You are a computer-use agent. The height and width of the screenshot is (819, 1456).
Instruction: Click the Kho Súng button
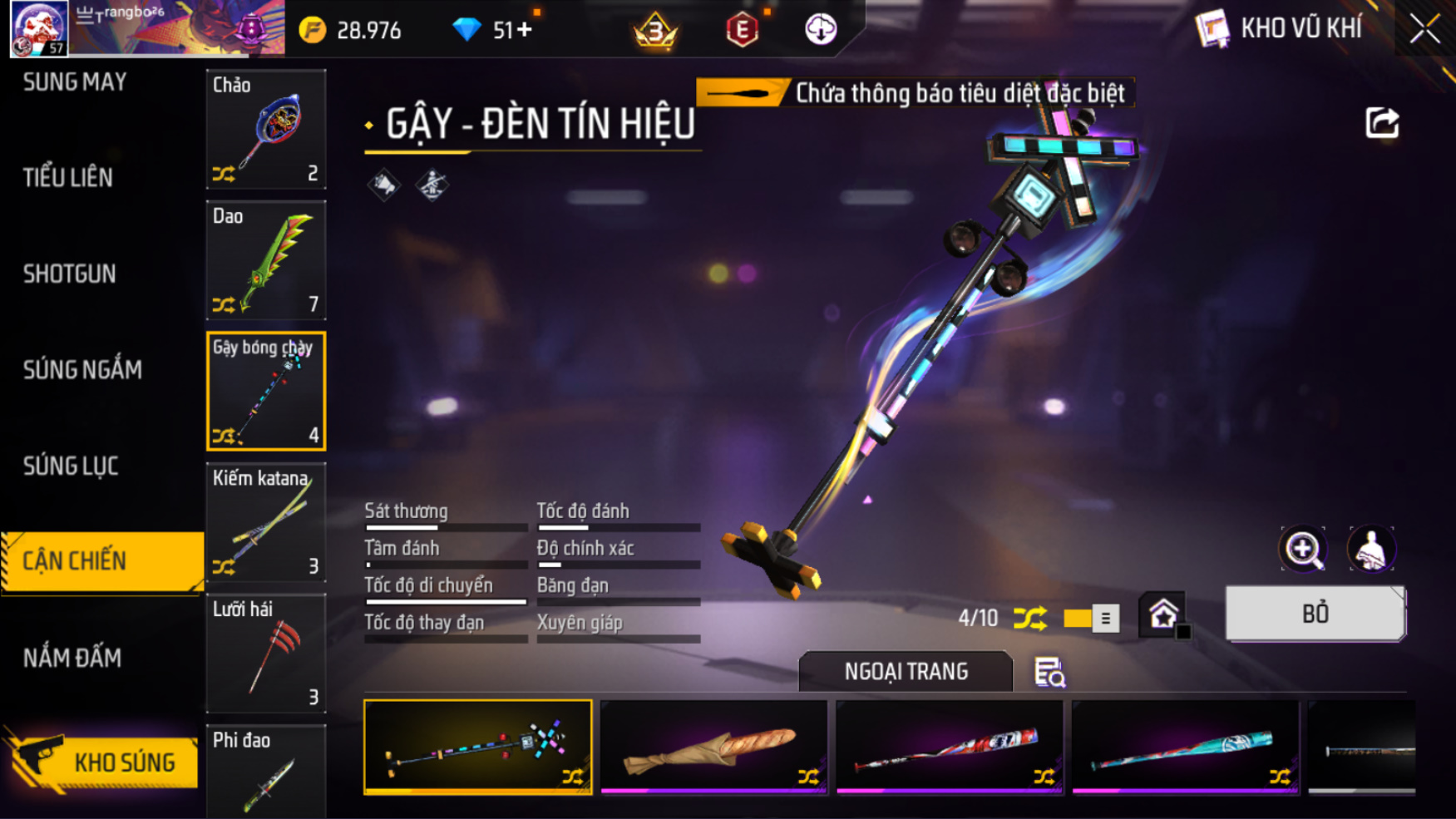coord(103,762)
